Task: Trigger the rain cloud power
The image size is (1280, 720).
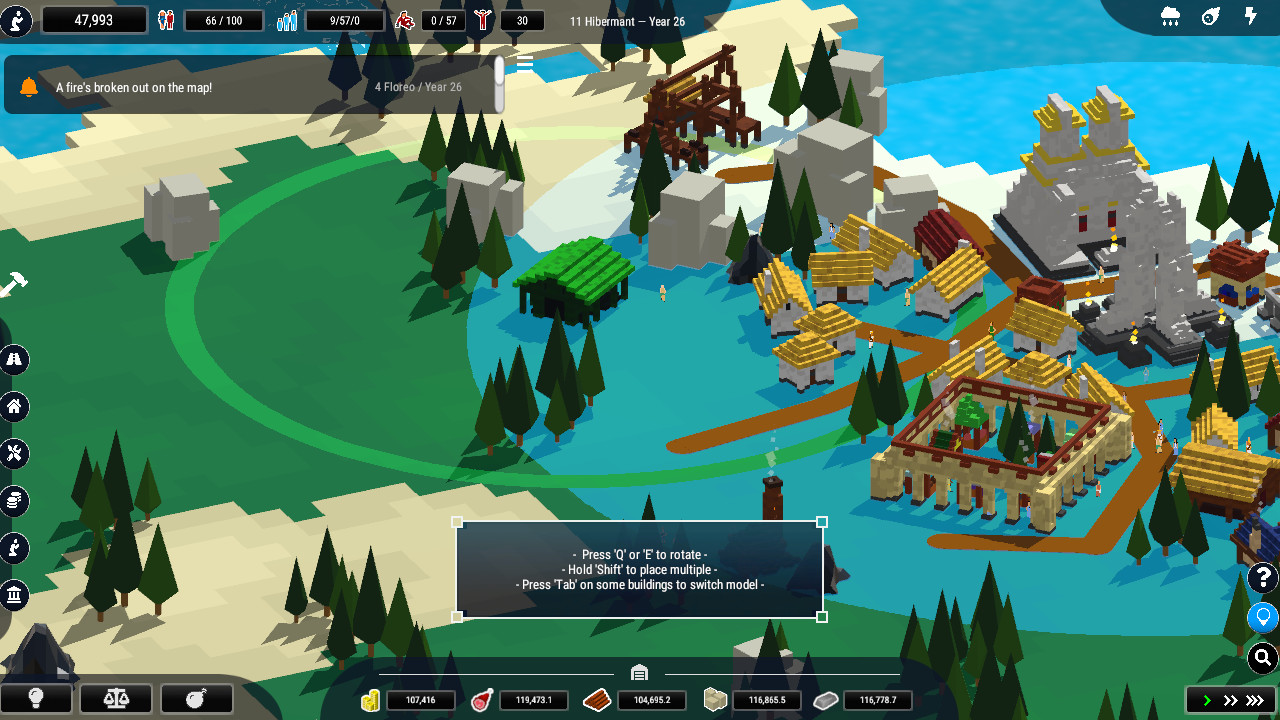Action: 1170,16
